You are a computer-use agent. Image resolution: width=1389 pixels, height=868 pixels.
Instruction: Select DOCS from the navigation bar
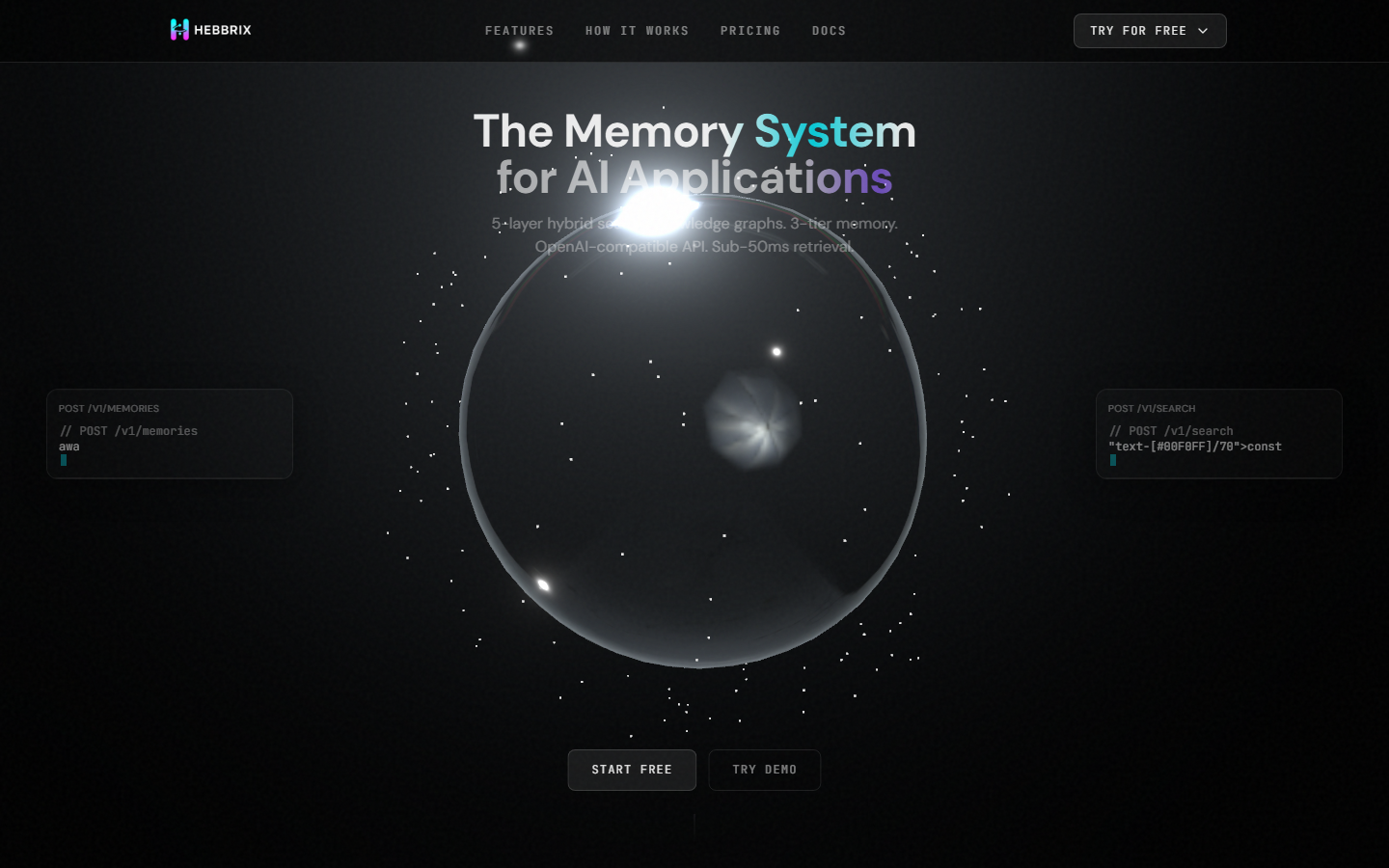click(829, 30)
